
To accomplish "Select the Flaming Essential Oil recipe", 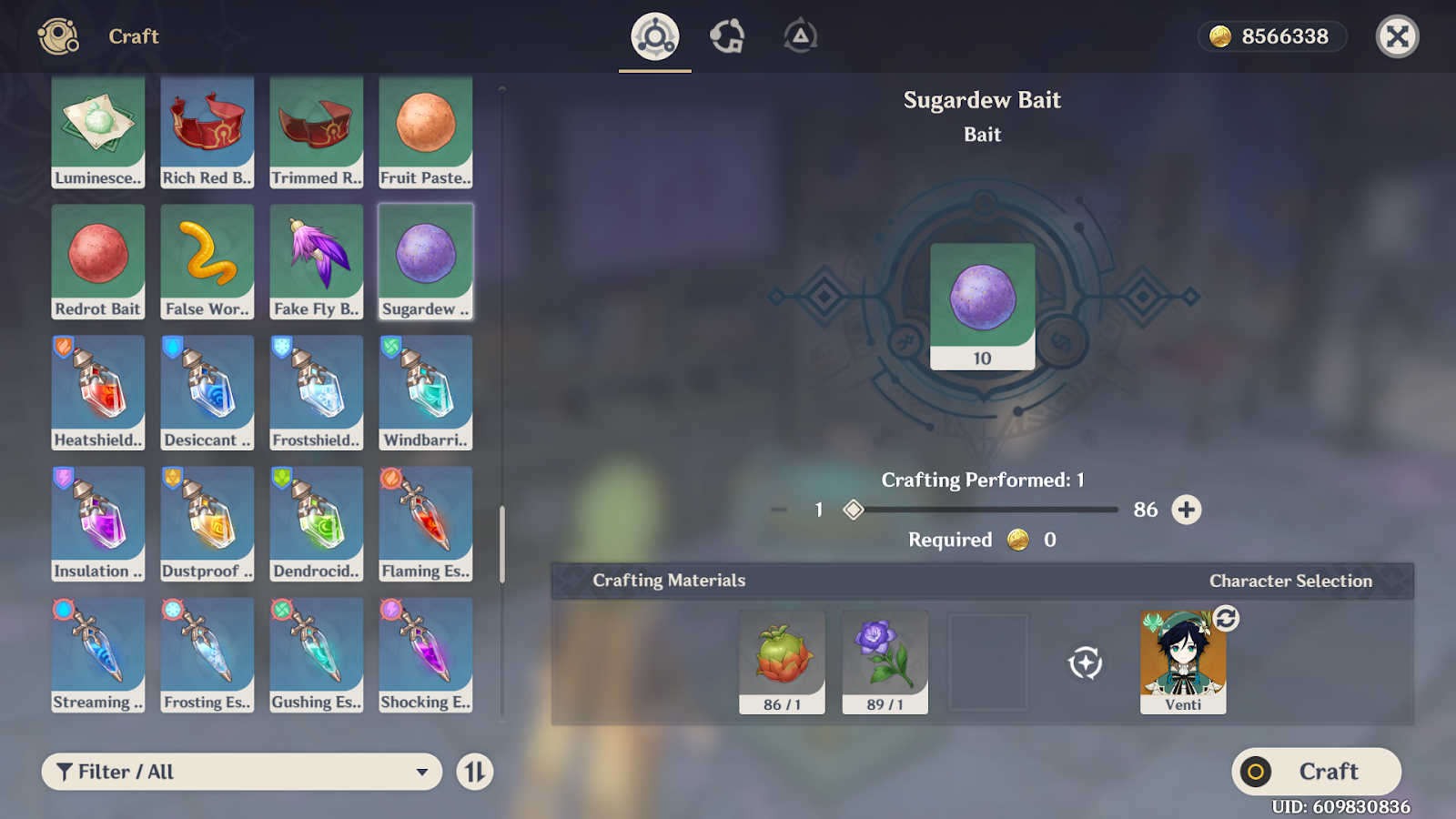I will (426, 523).
